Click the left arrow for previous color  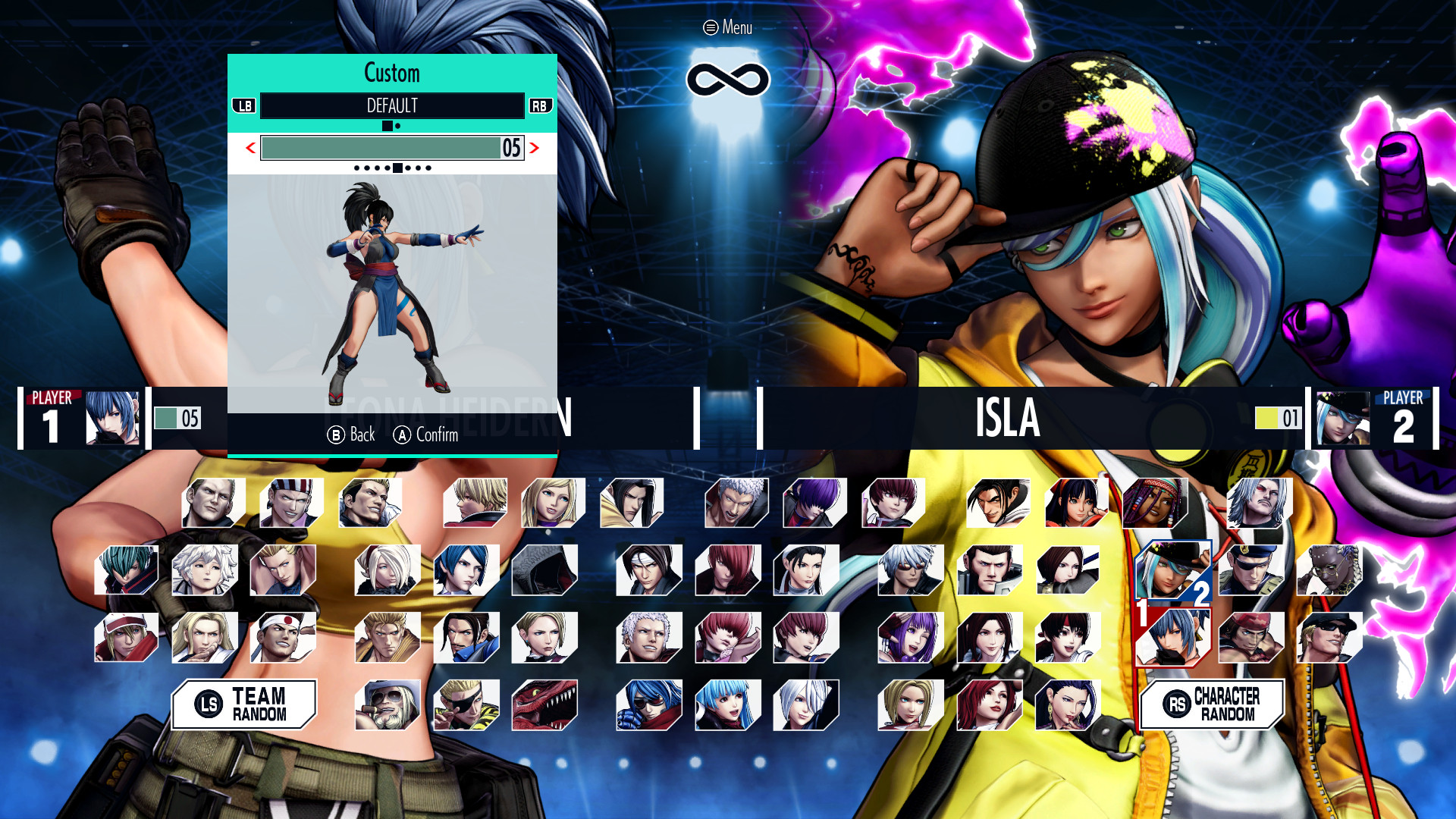[250, 149]
